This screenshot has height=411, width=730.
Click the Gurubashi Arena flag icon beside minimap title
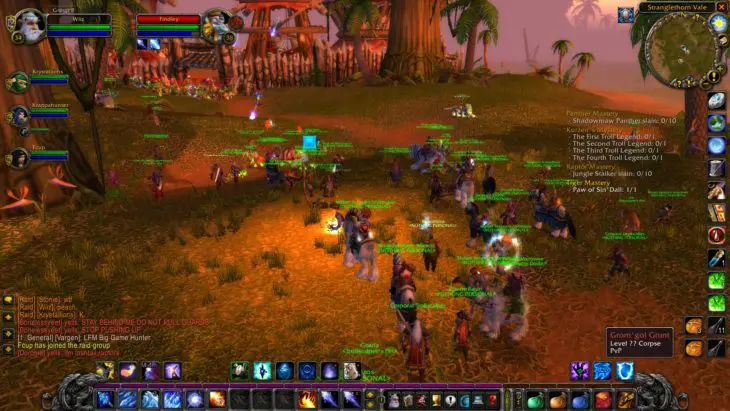click(x=625, y=14)
